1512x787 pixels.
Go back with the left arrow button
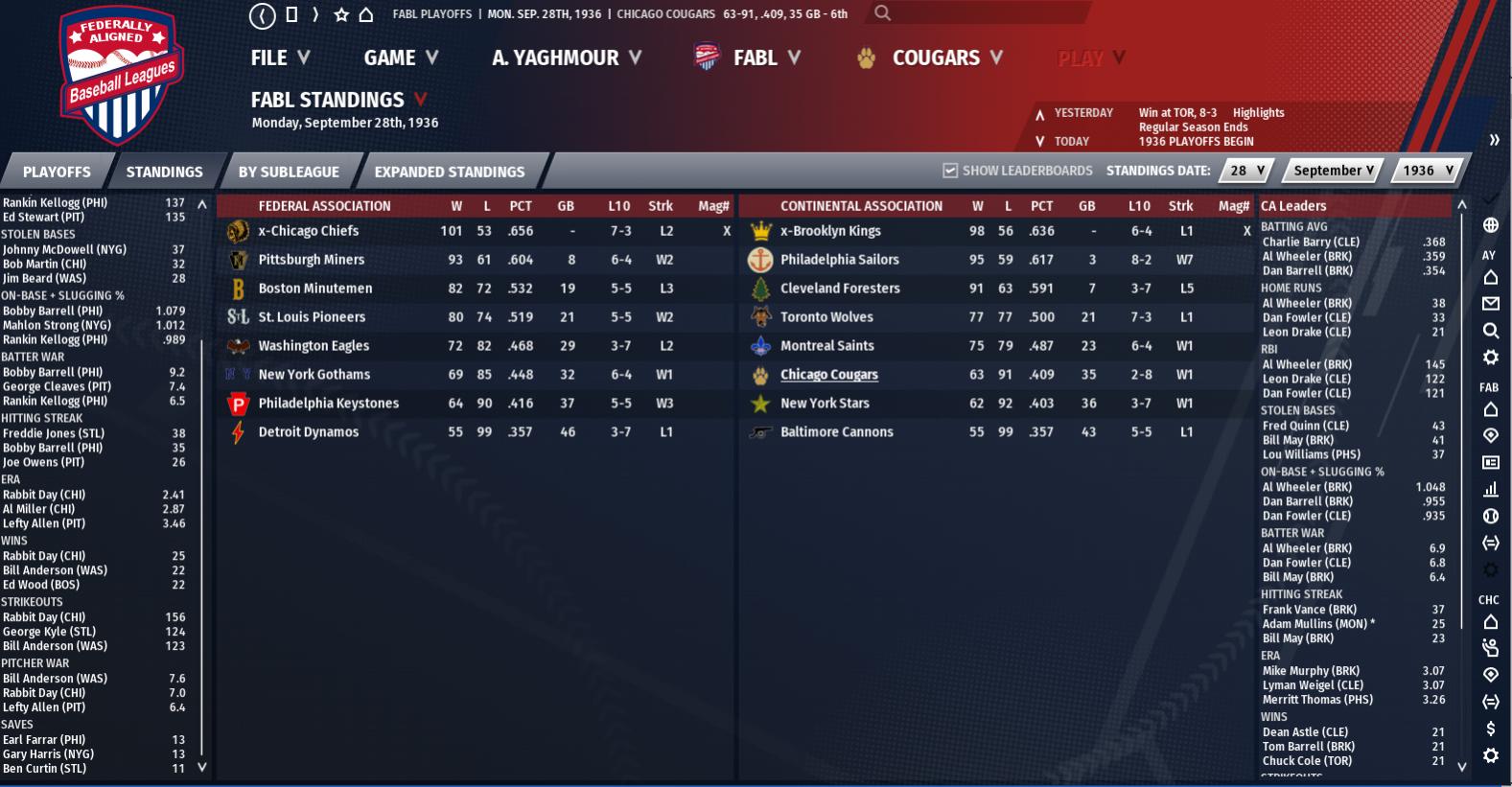[262, 15]
